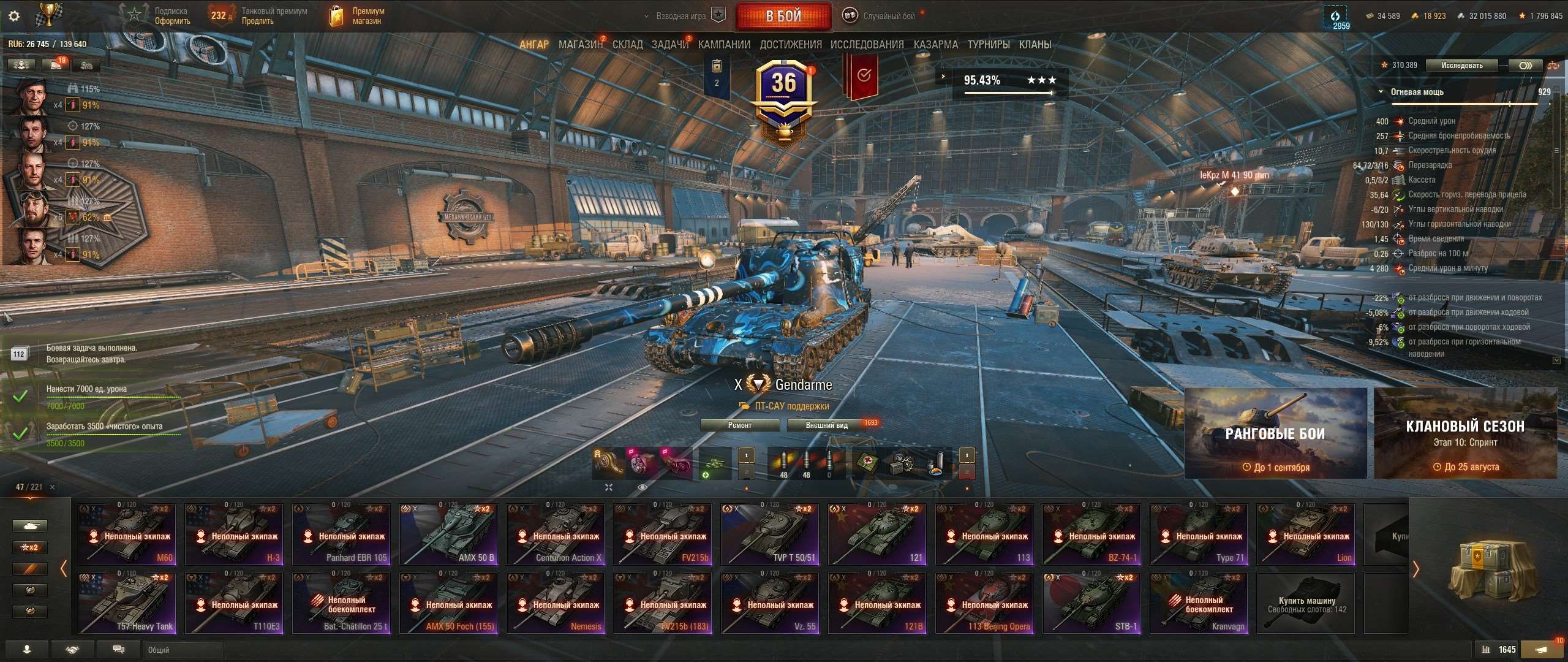Open the ЗАДАЧИ tab
1568x662 pixels.
[x=669, y=45]
